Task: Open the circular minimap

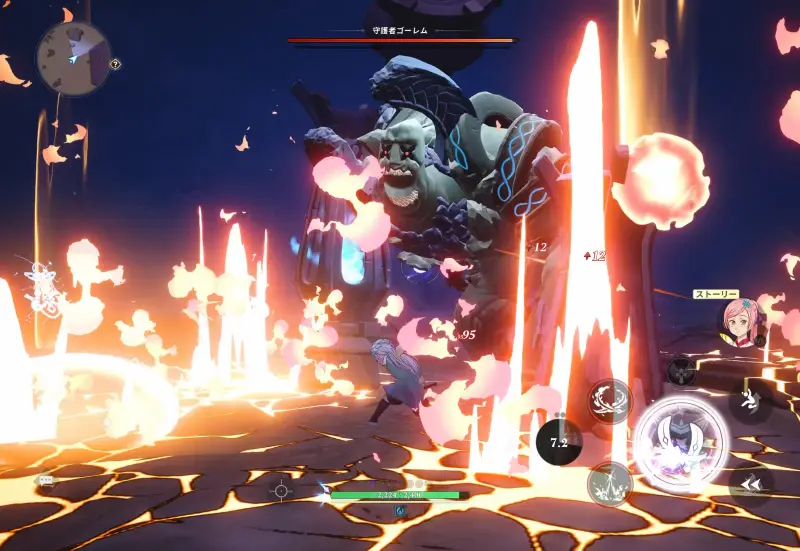Action: click(73, 58)
